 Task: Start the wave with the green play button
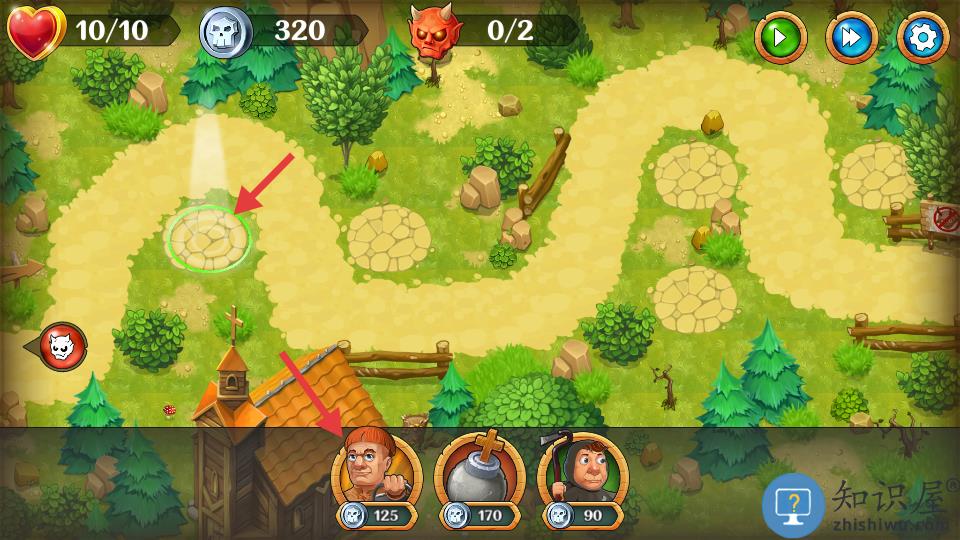click(x=779, y=38)
